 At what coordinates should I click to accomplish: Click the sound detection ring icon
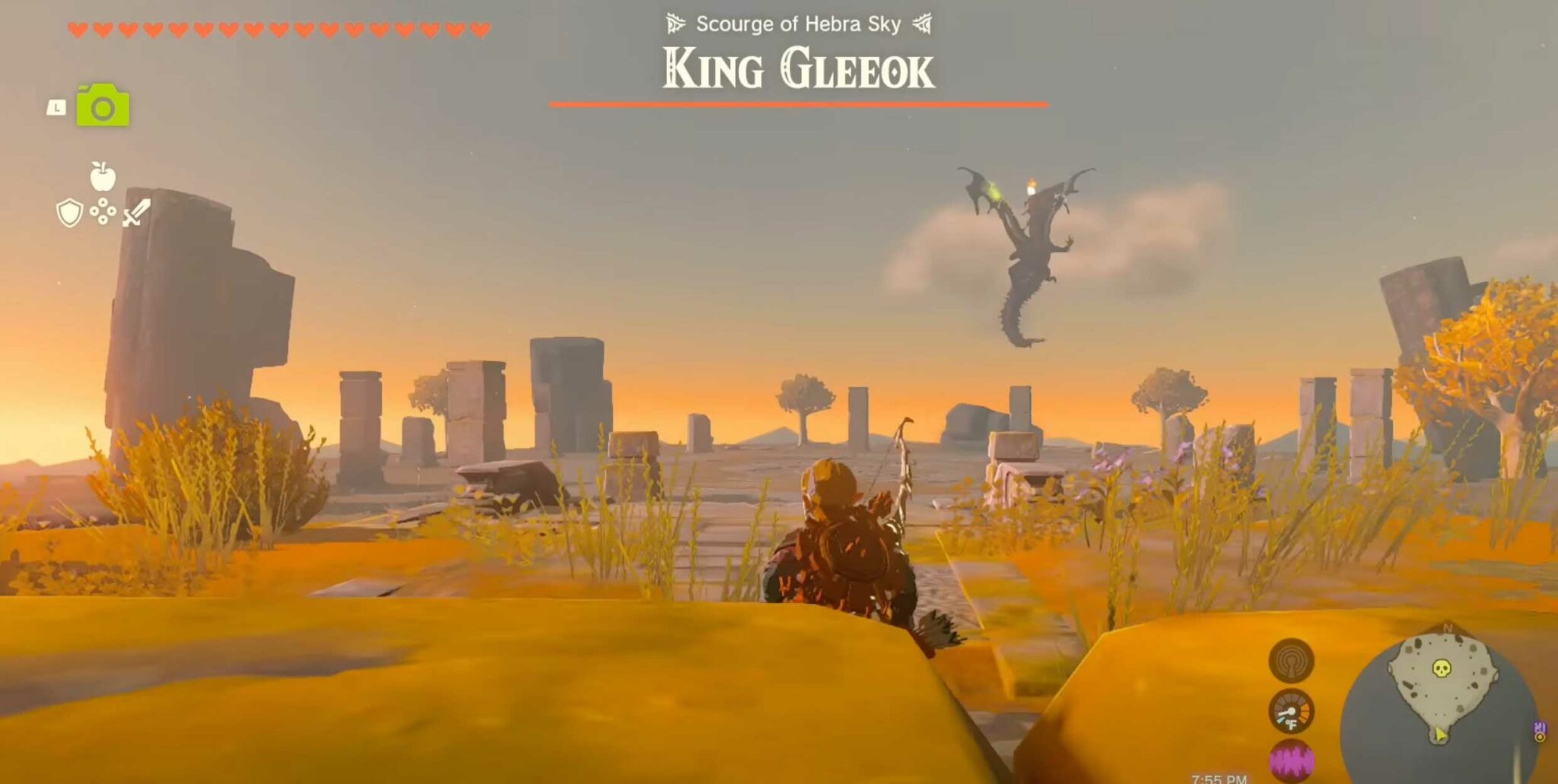pos(1290,662)
